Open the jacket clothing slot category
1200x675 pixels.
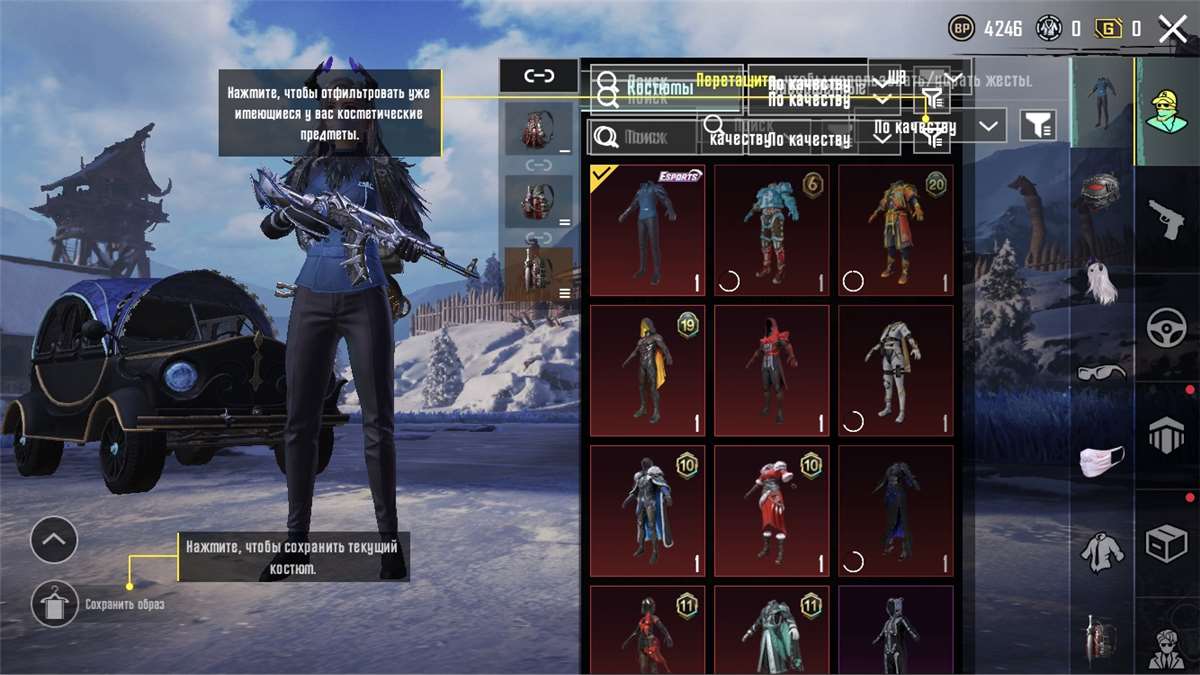[x=1102, y=550]
